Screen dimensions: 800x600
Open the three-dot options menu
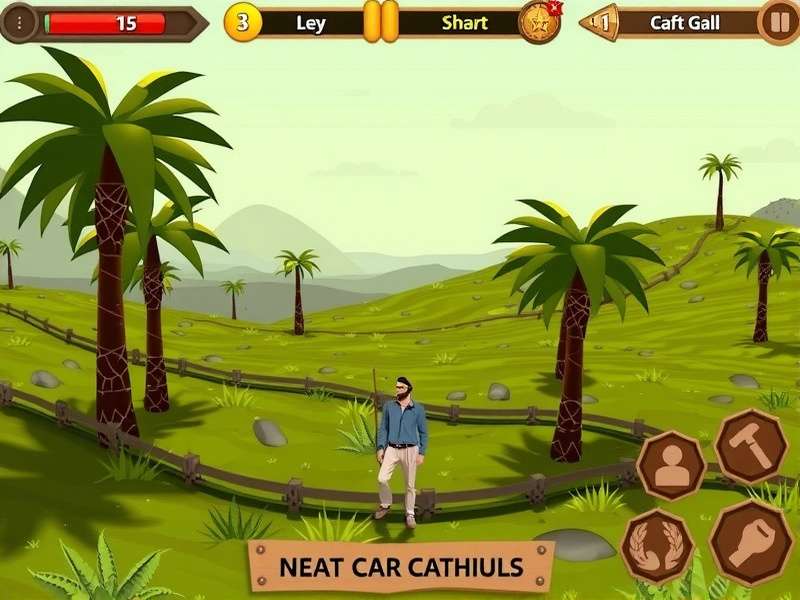(21, 23)
